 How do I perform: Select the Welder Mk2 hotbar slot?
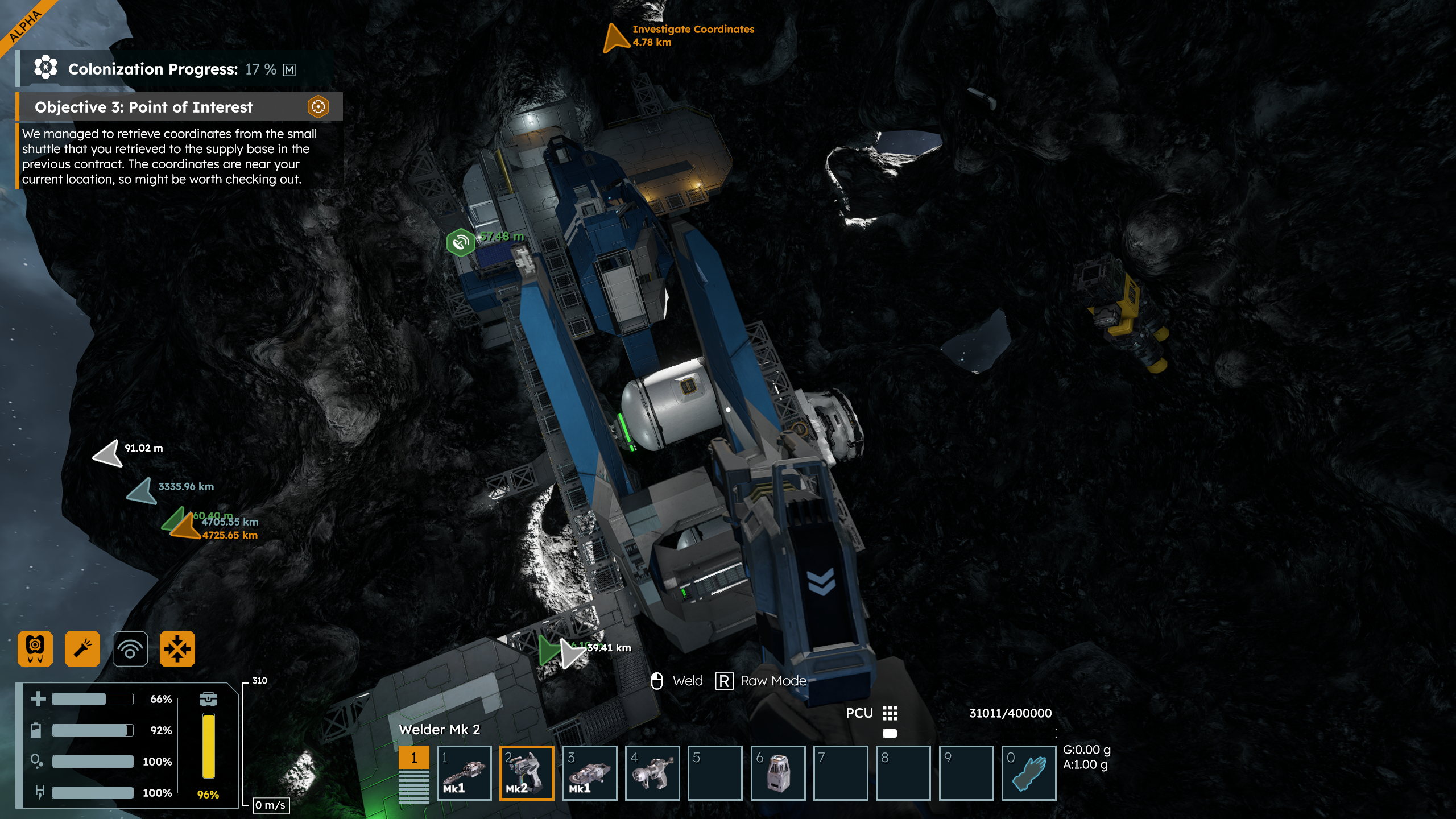[527, 773]
